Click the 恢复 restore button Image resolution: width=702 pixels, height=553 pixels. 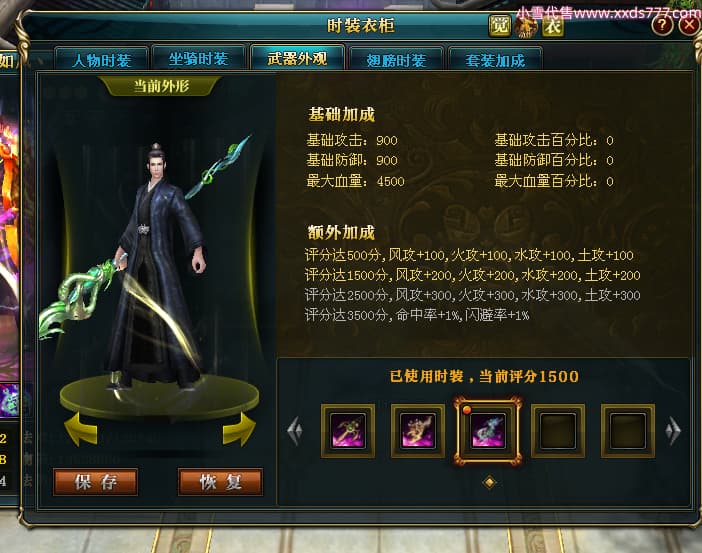[220, 482]
